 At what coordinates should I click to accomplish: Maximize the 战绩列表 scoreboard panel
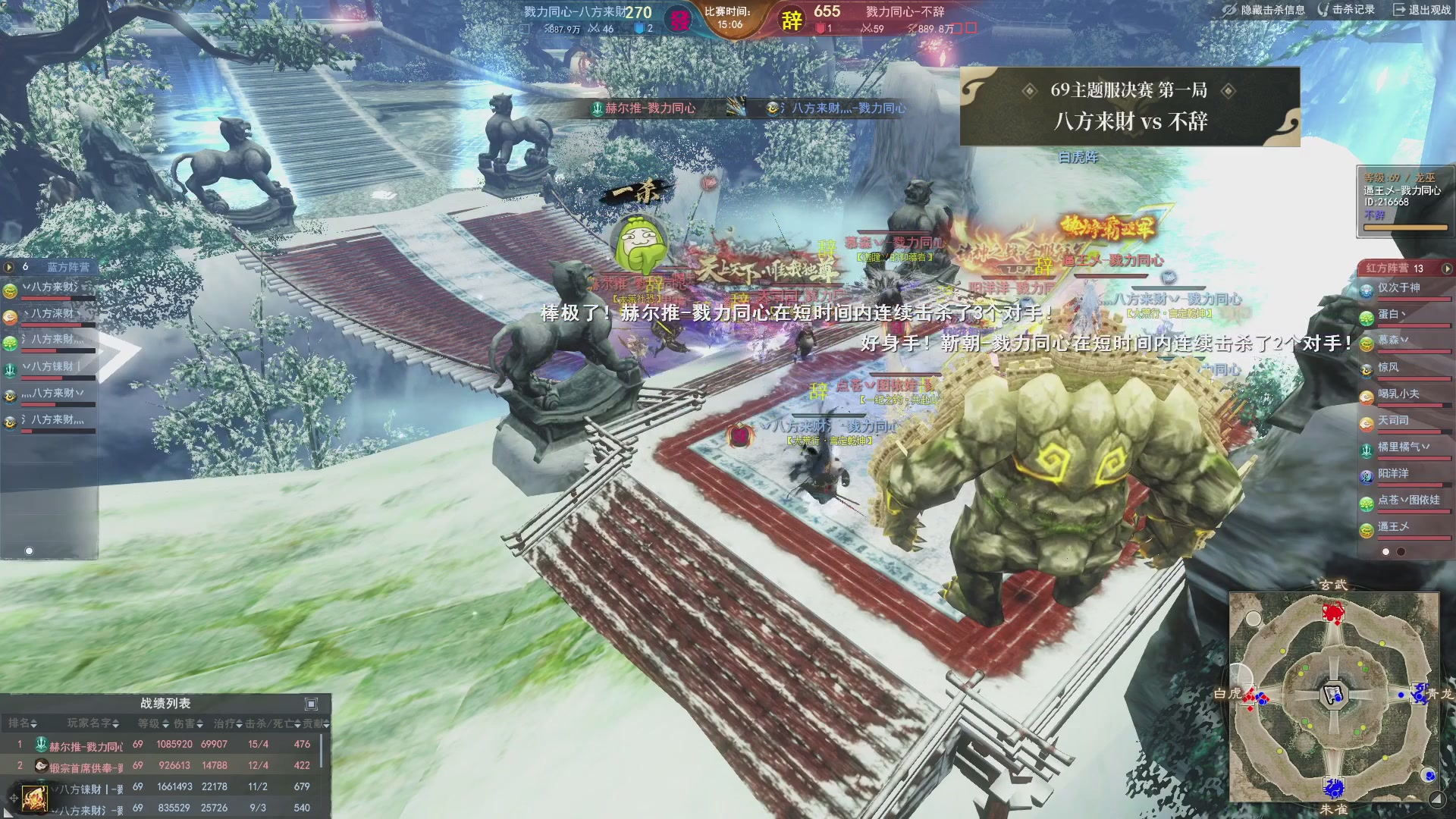coord(311,704)
